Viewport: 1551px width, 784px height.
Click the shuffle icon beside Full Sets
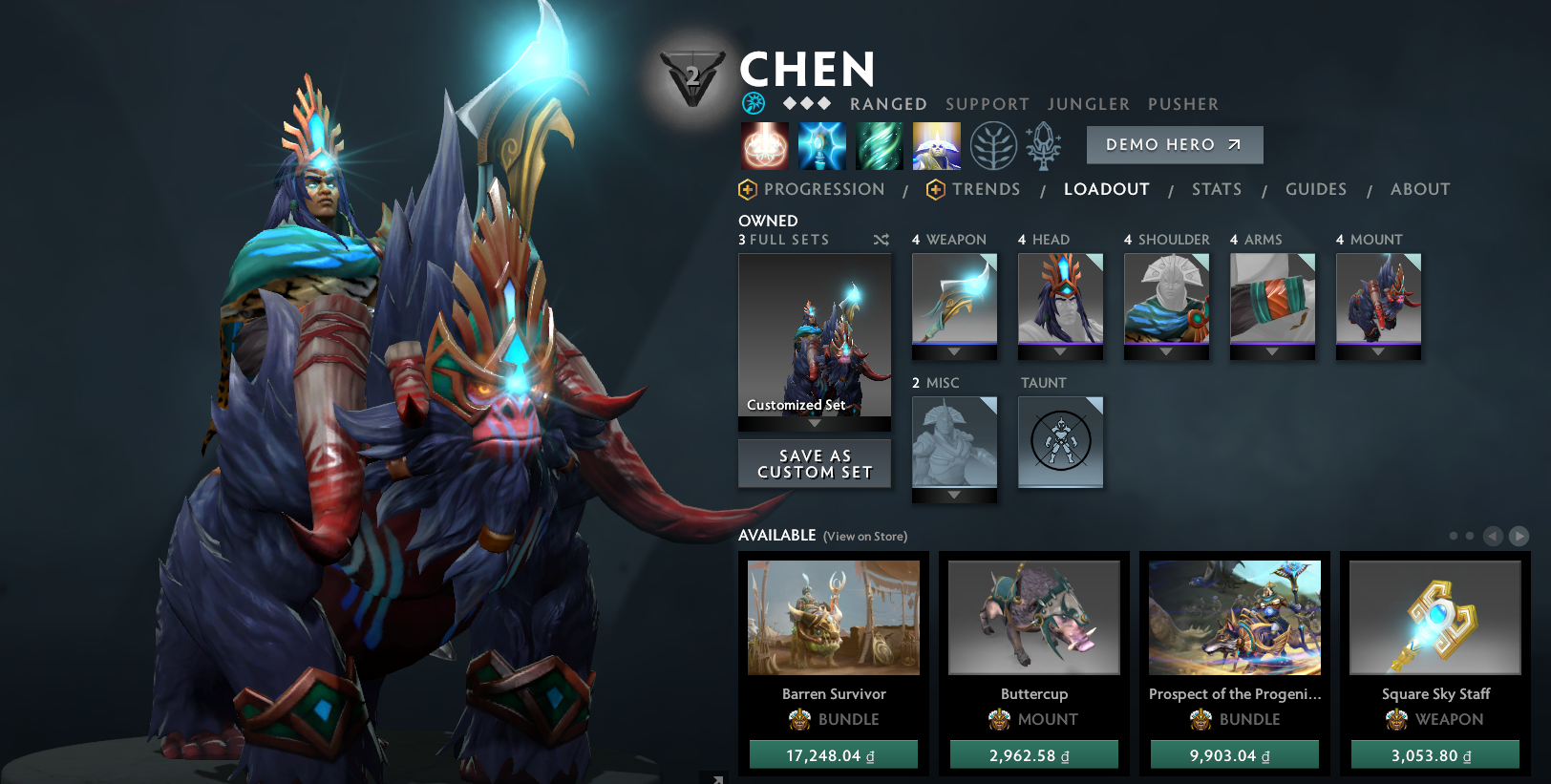[882, 240]
